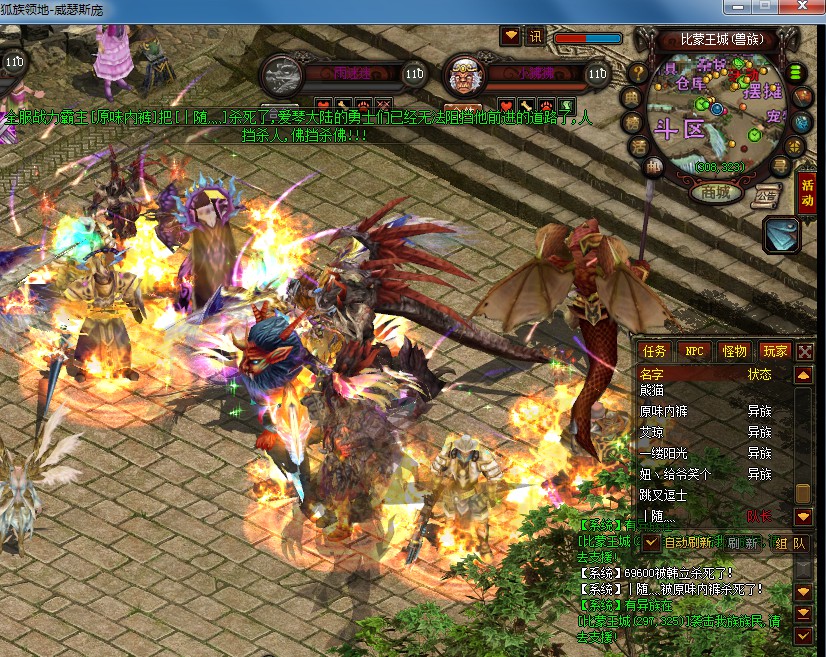Click the 寻 pathfinding button

click(780, 165)
